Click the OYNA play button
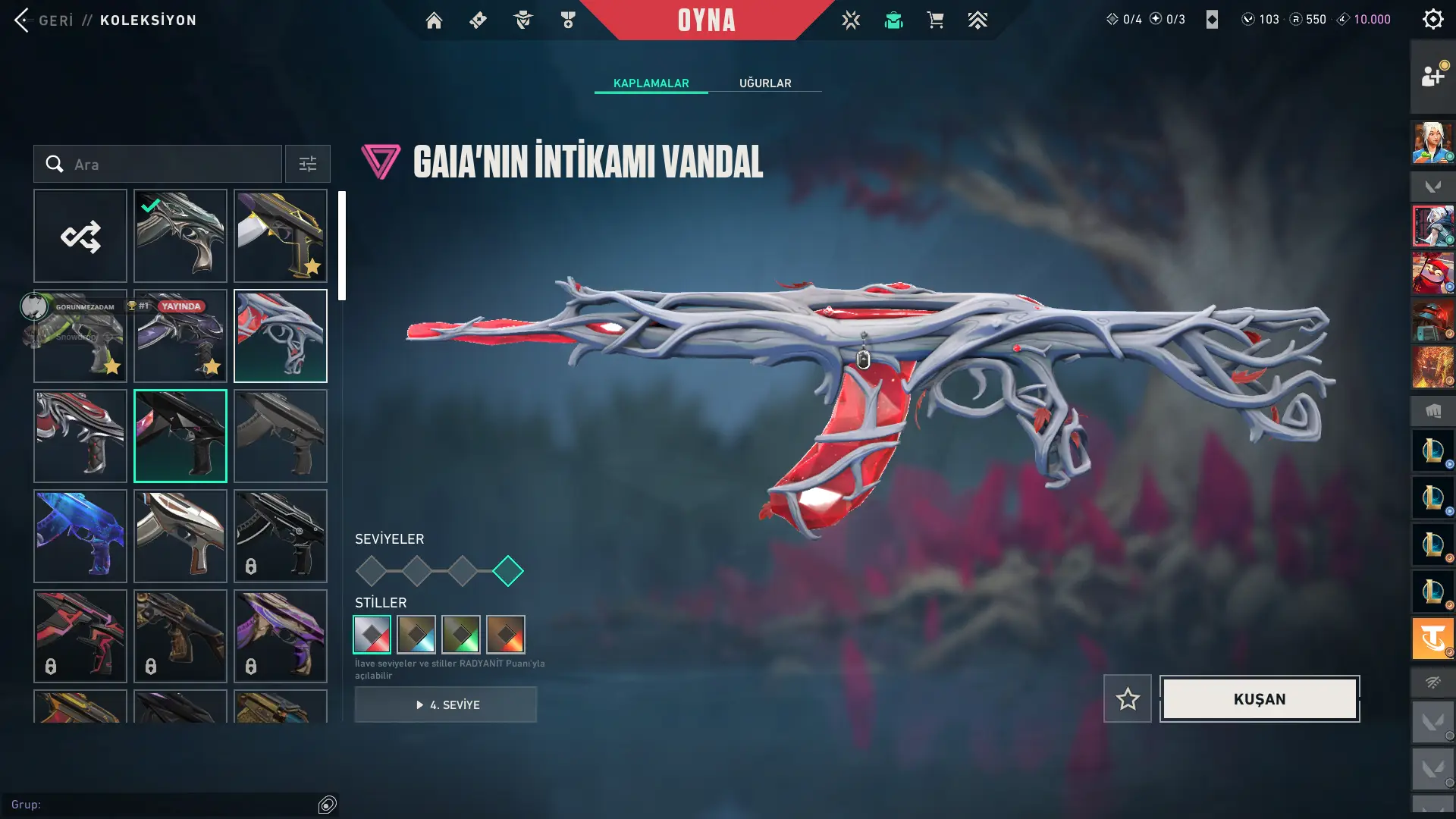 (706, 20)
